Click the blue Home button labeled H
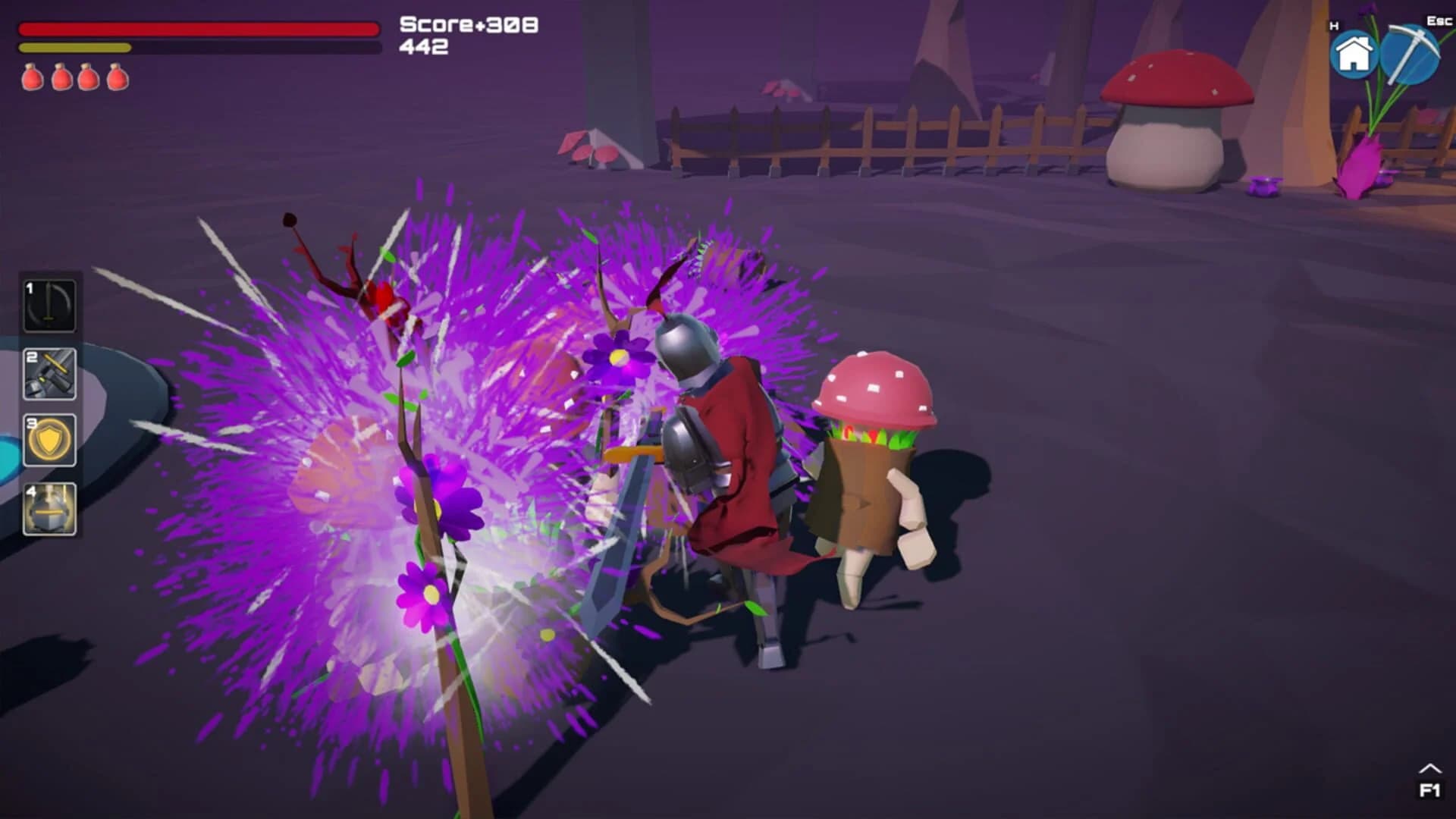Image resolution: width=1456 pixels, height=819 pixels. pos(1353,52)
